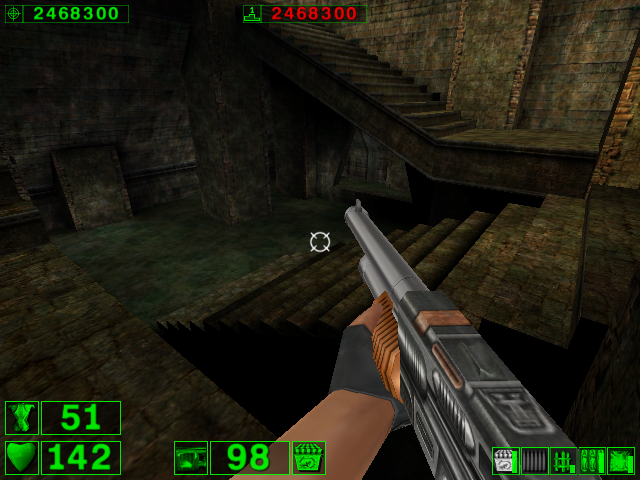Pick the green canisters ammo slot
This screenshot has width=640, height=480.
(x=592, y=461)
